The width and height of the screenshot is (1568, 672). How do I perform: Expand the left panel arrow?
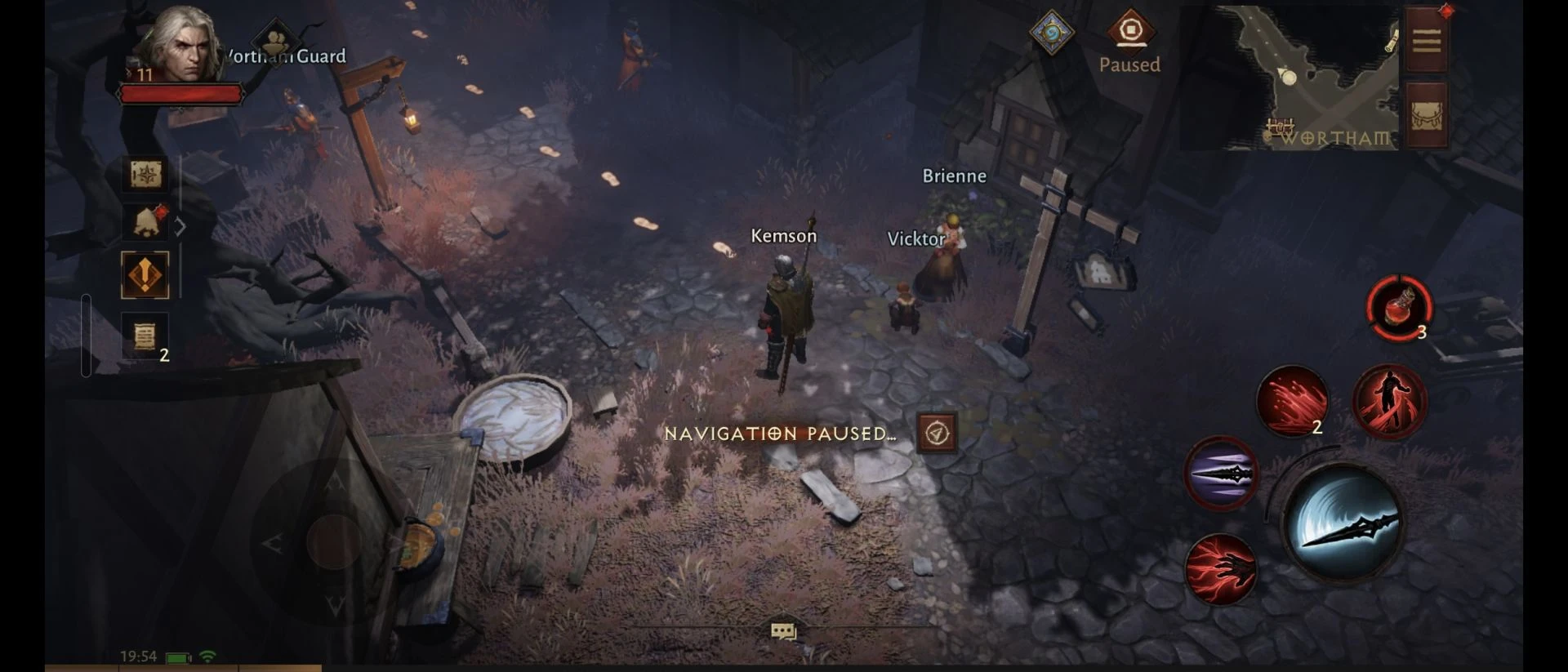180,226
